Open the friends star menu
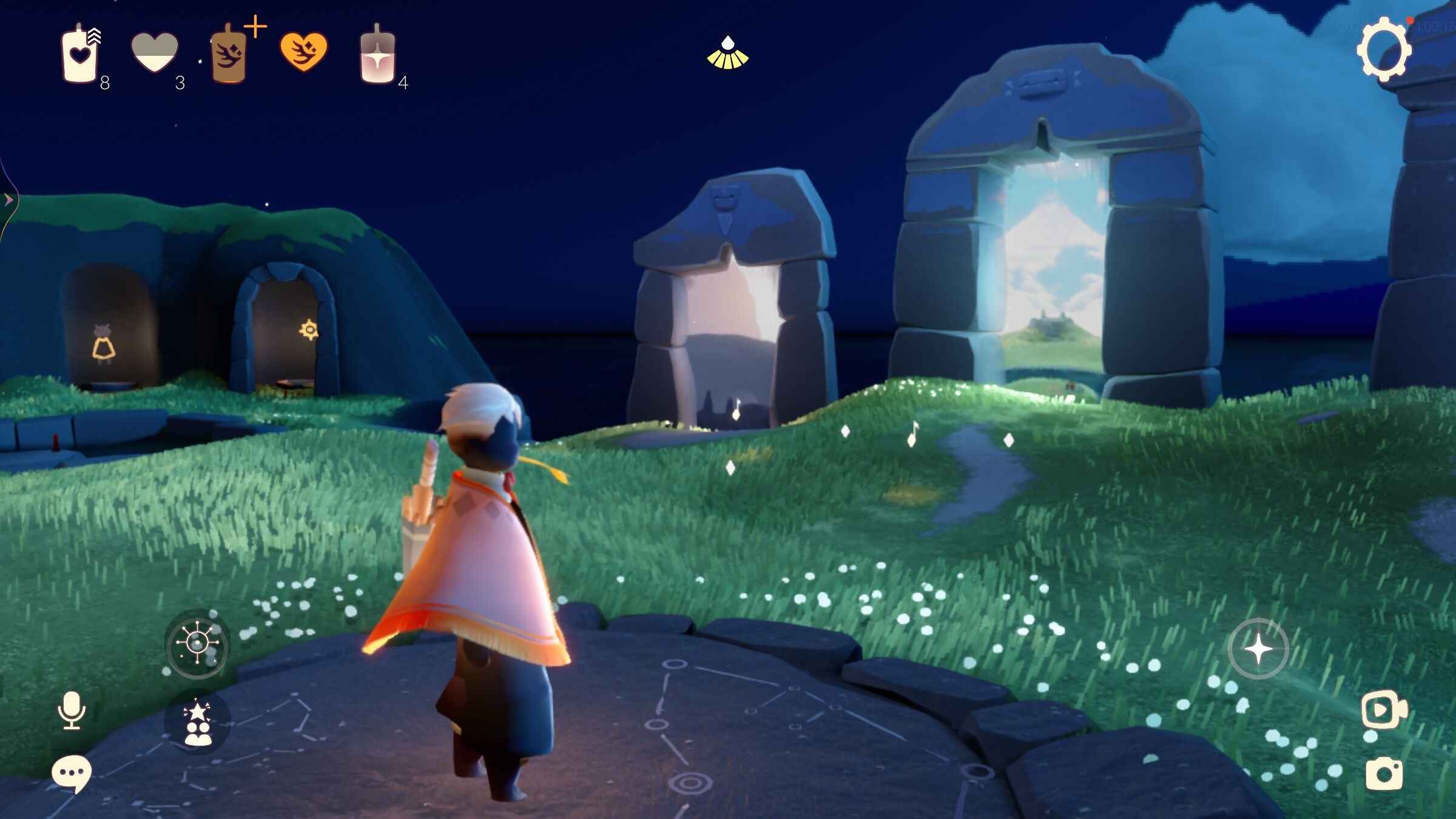1456x819 pixels. (x=198, y=723)
